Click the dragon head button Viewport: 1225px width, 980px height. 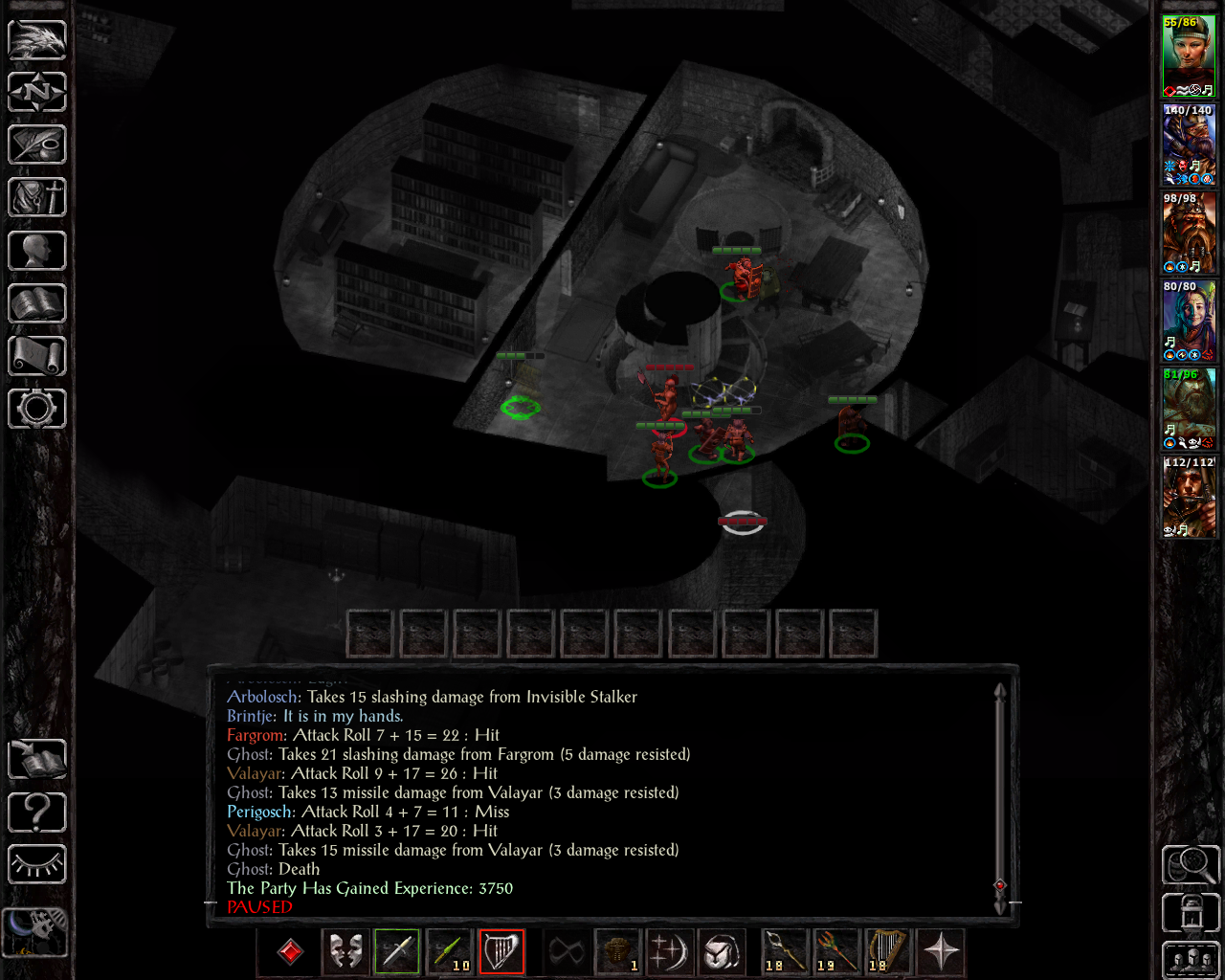(x=37, y=40)
